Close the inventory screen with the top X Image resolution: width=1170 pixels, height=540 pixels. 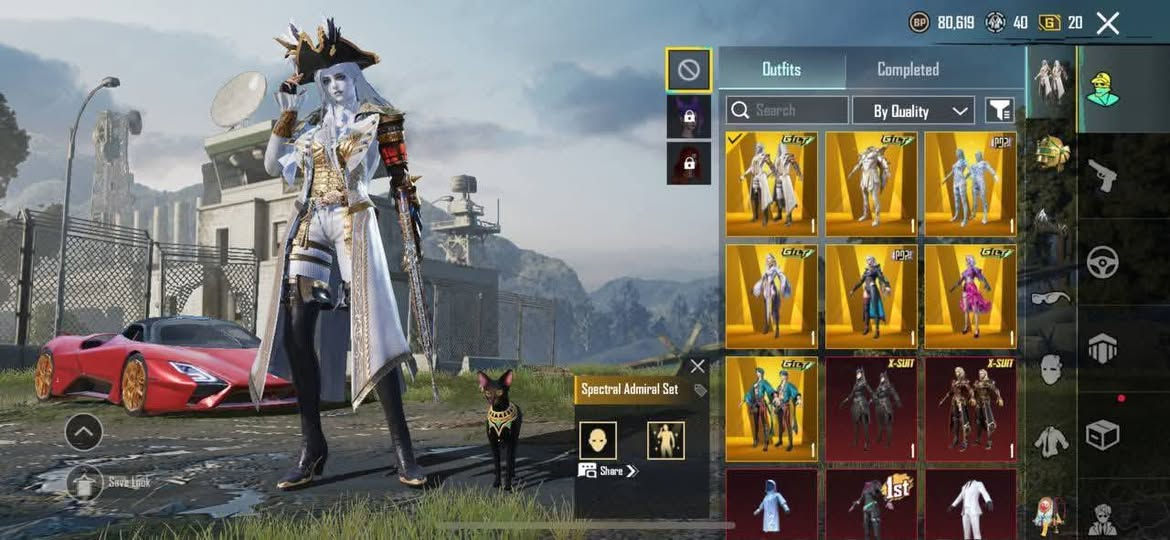pyautogui.click(x=1107, y=23)
